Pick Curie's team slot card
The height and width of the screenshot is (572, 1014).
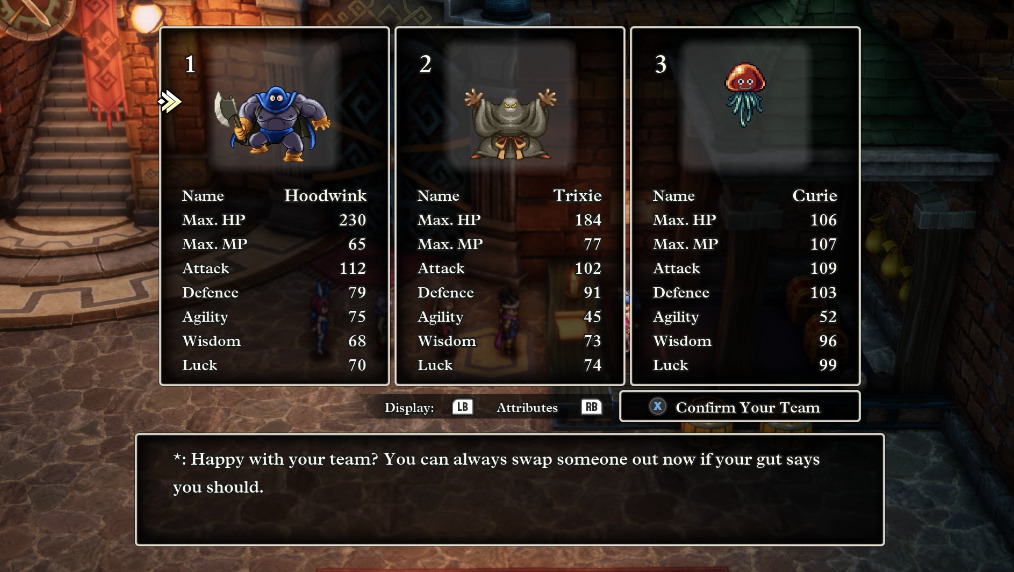(745, 205)
